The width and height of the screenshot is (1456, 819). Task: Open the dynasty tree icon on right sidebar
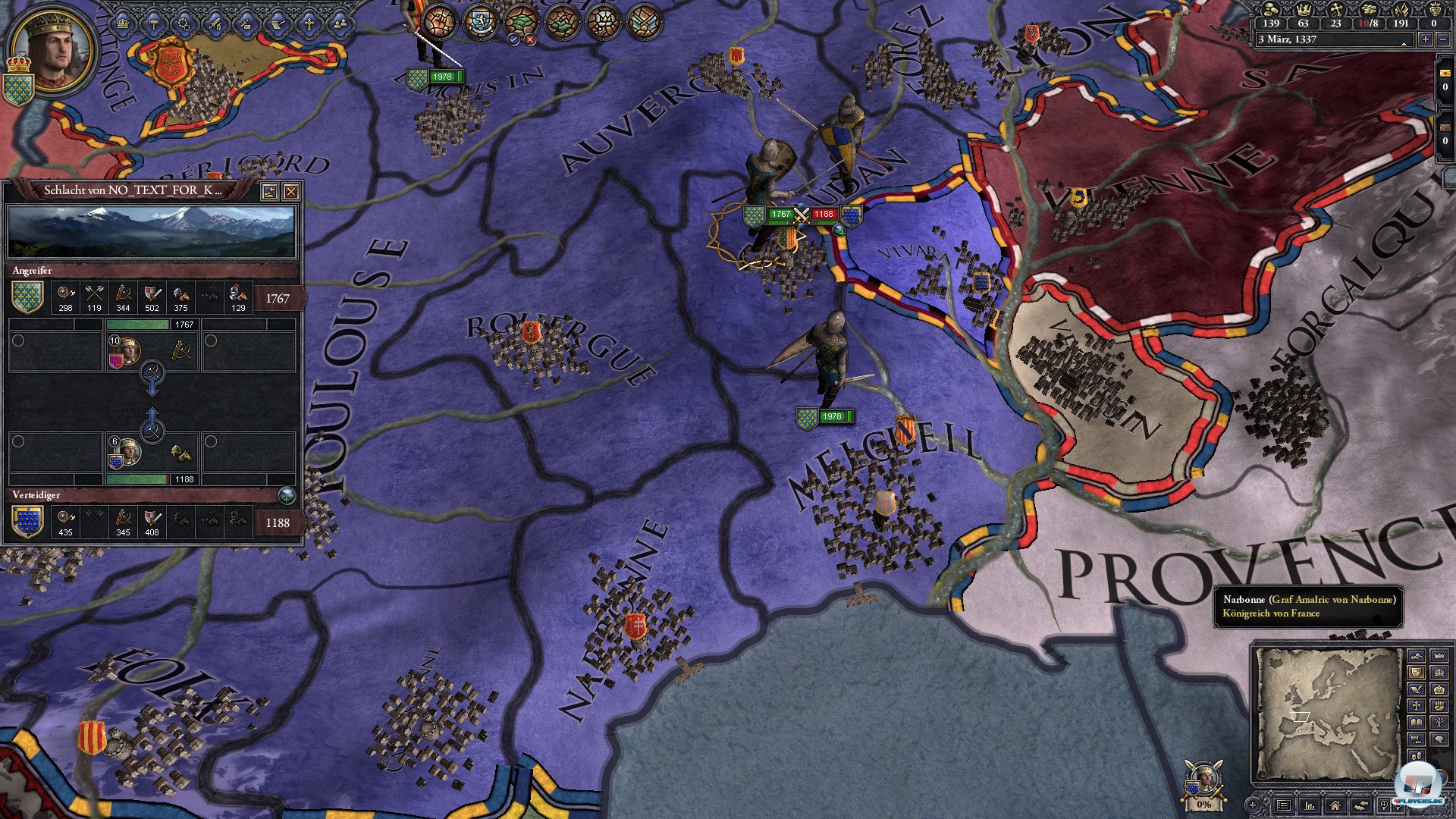coord(1439,721)
